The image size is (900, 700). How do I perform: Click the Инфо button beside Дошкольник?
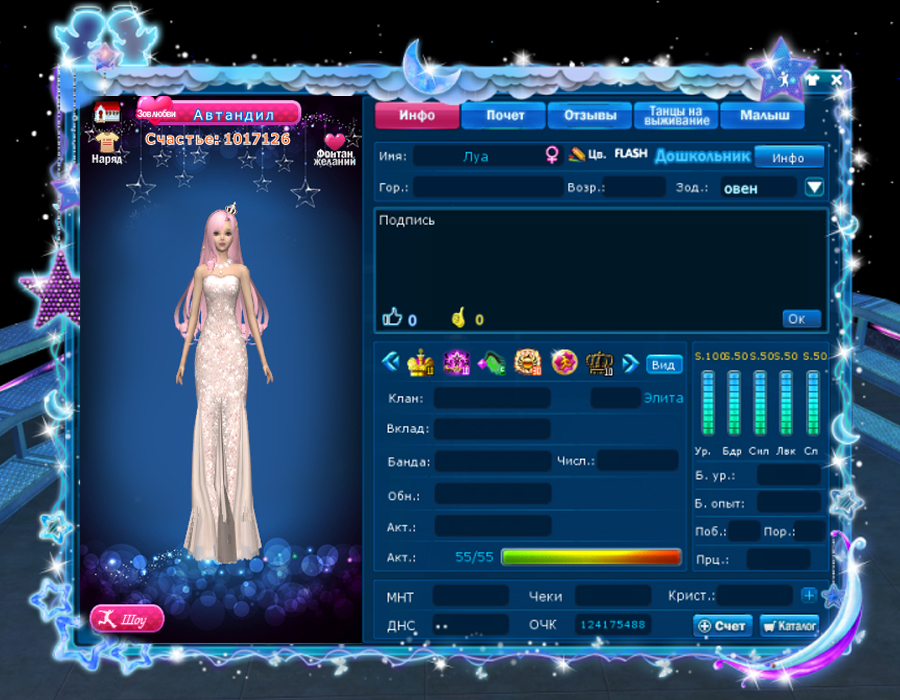pos(789,157)
